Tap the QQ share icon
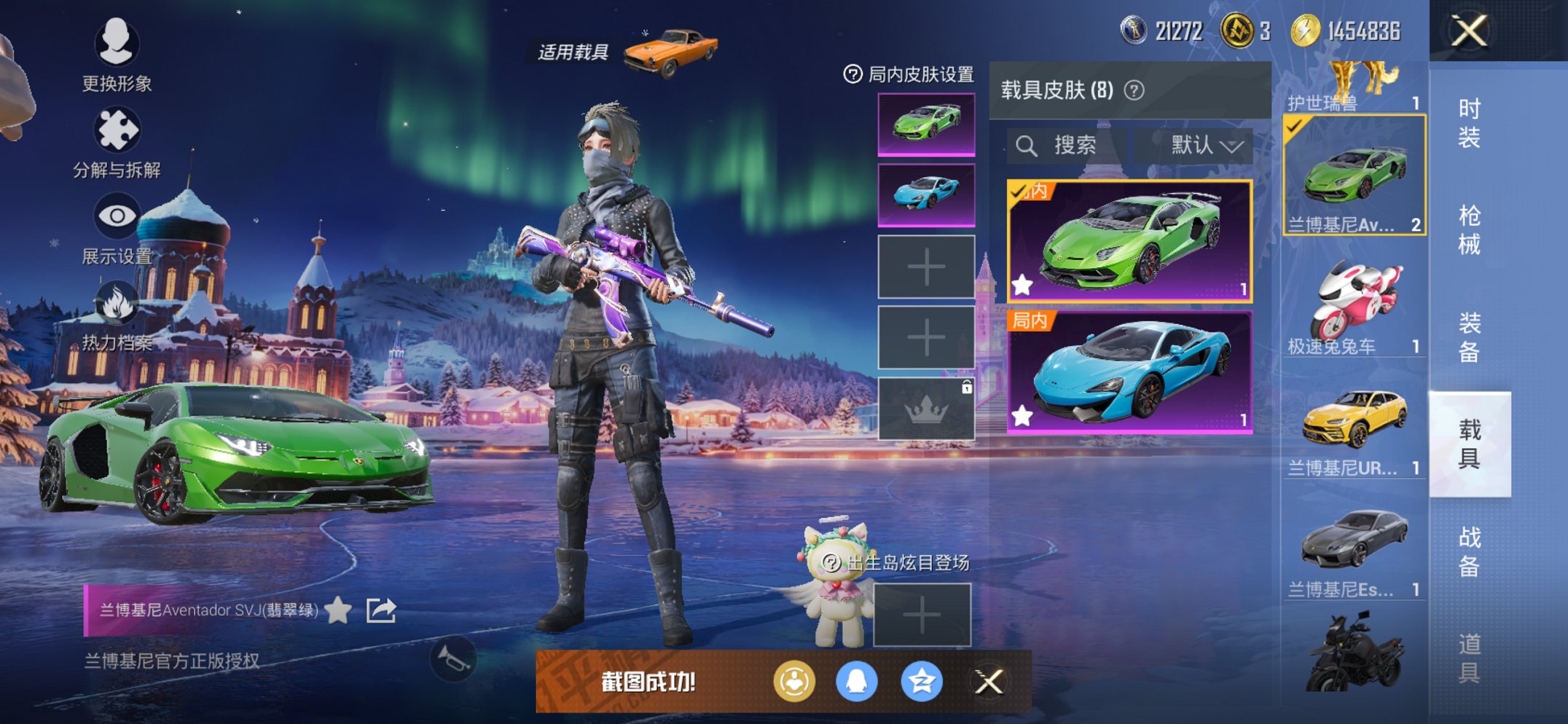 [858, 679]
